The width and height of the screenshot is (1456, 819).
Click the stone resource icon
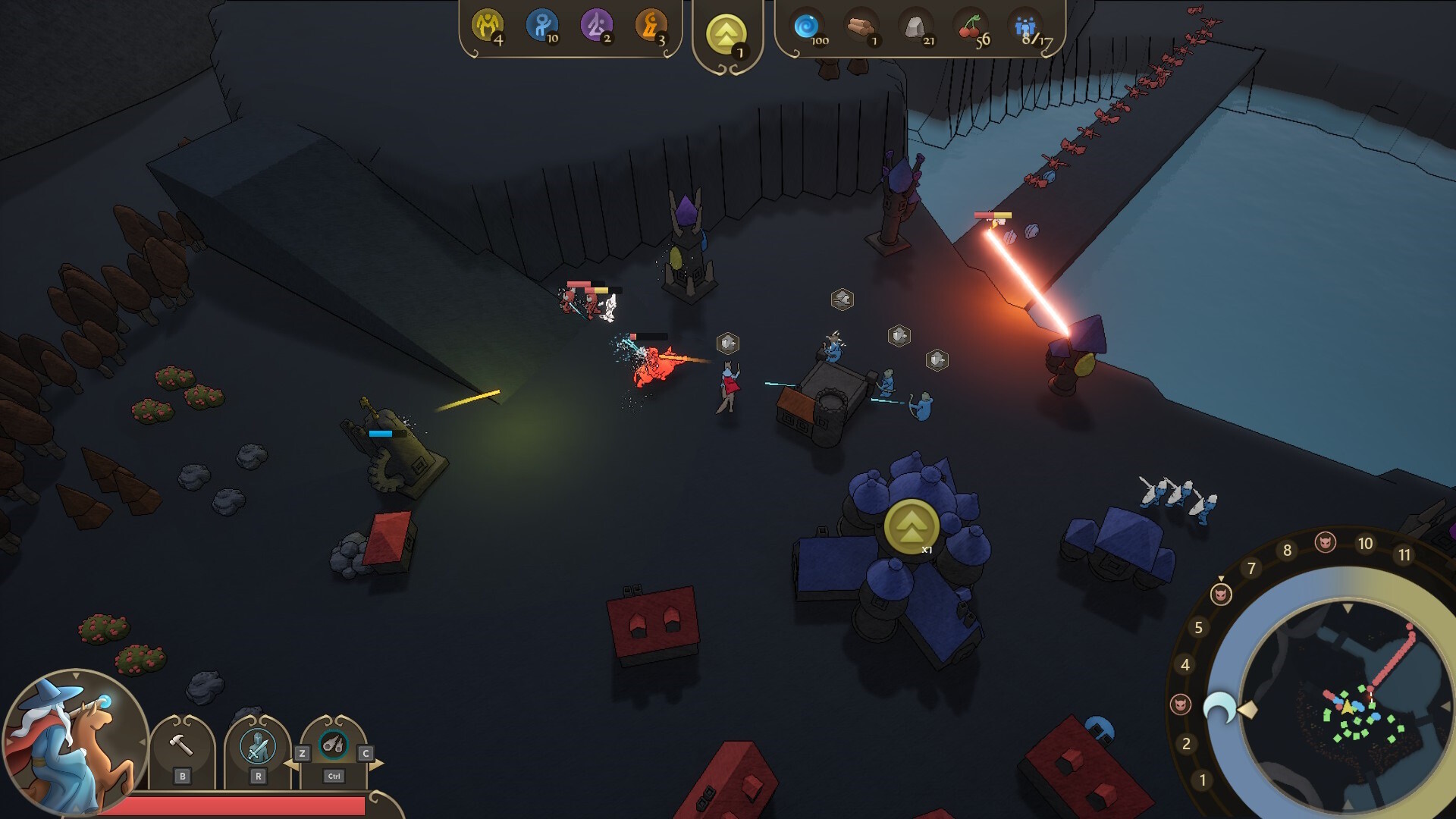[915, 27]
